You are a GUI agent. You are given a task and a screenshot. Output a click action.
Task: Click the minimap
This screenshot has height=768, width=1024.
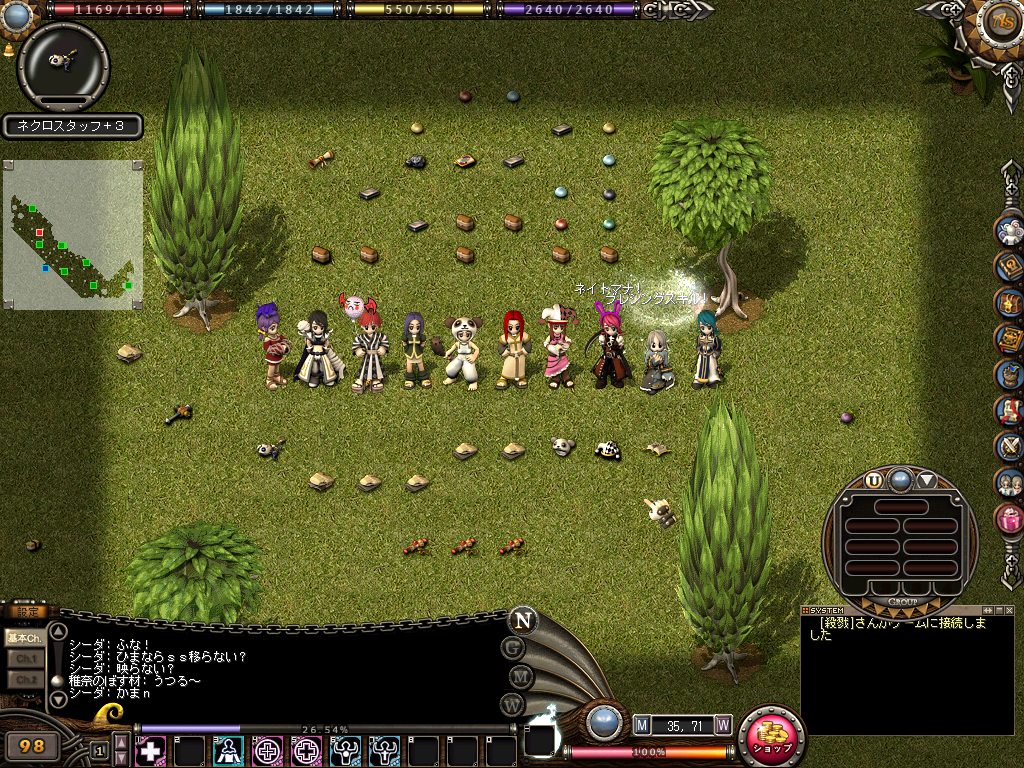point(73,235)
